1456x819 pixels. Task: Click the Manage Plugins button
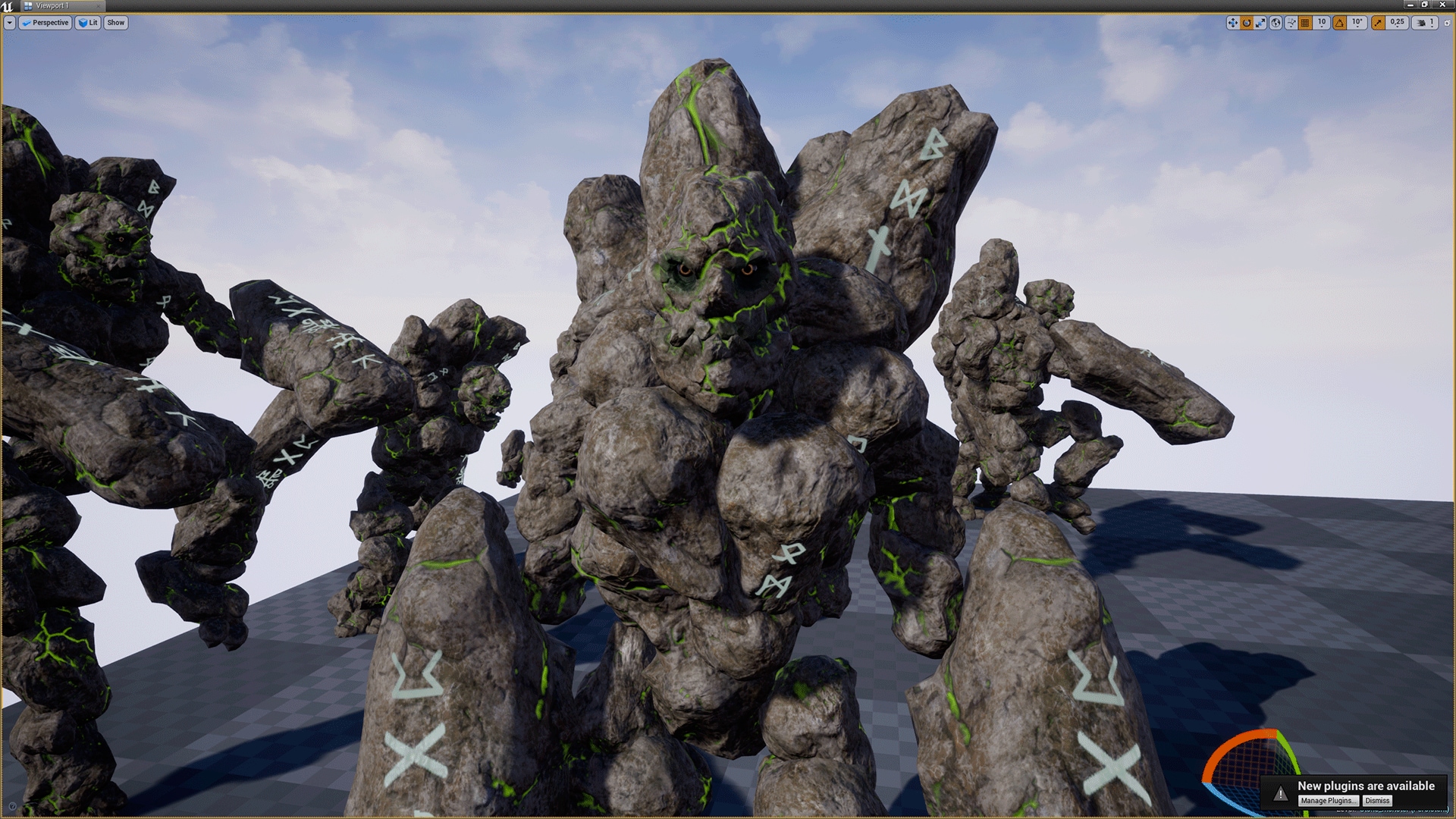click(1329, 800)
